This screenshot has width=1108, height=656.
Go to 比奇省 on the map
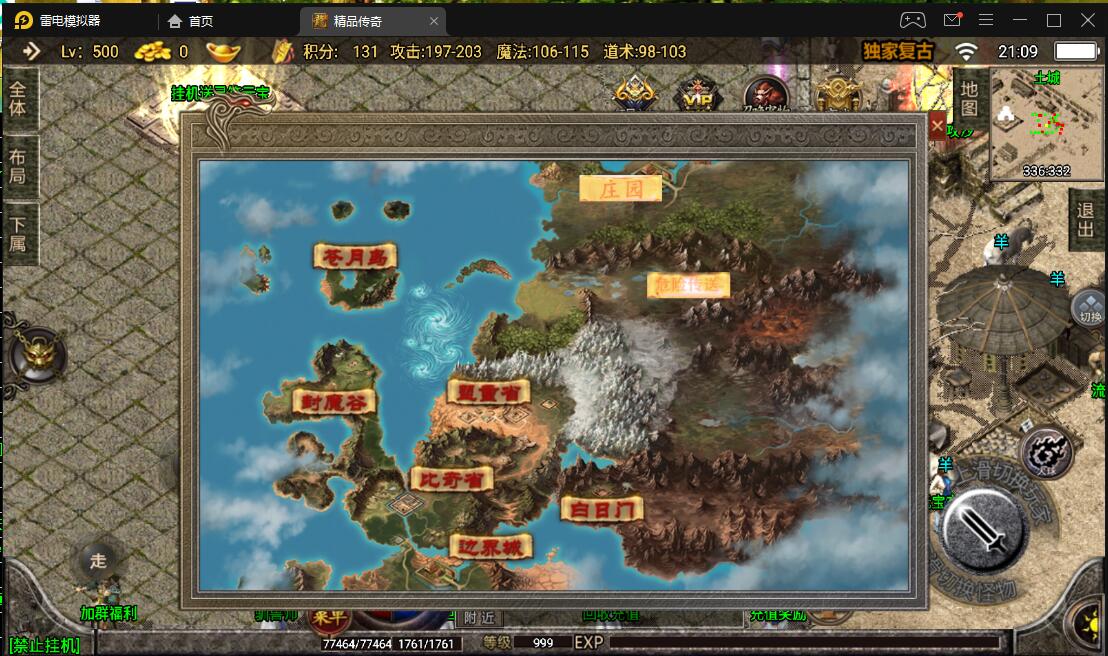(451, 480)
